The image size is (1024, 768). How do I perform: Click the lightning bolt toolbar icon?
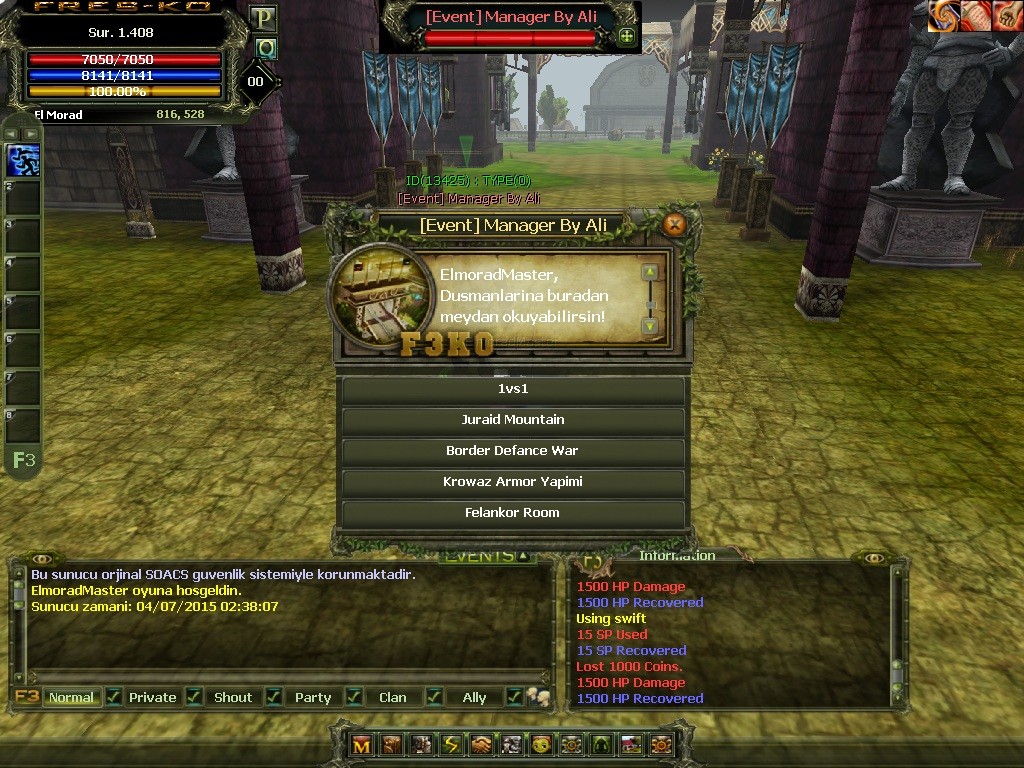point(452,745)
